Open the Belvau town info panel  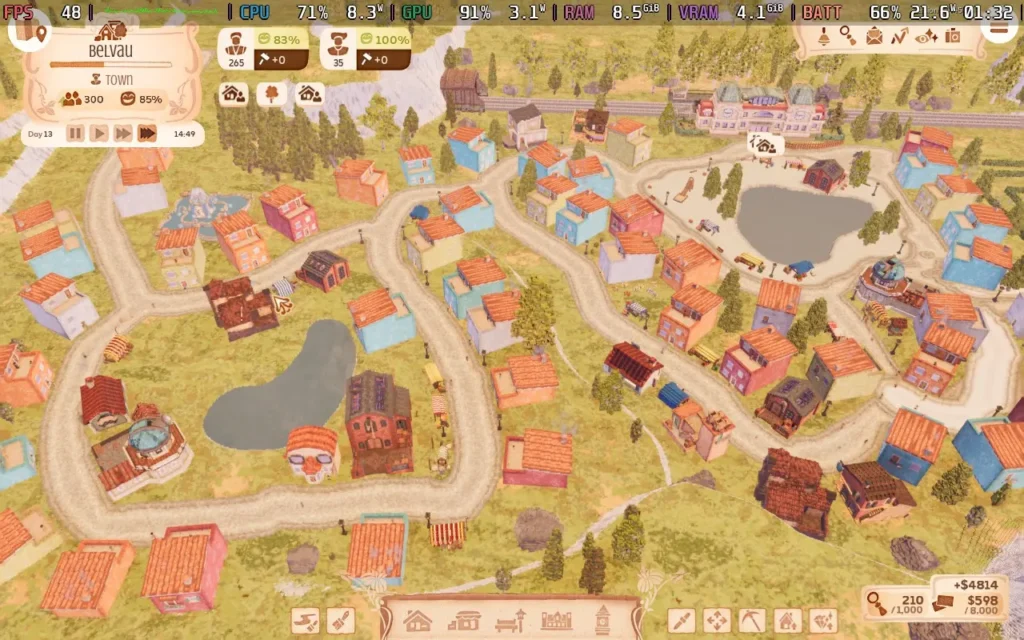pos(111,50)
